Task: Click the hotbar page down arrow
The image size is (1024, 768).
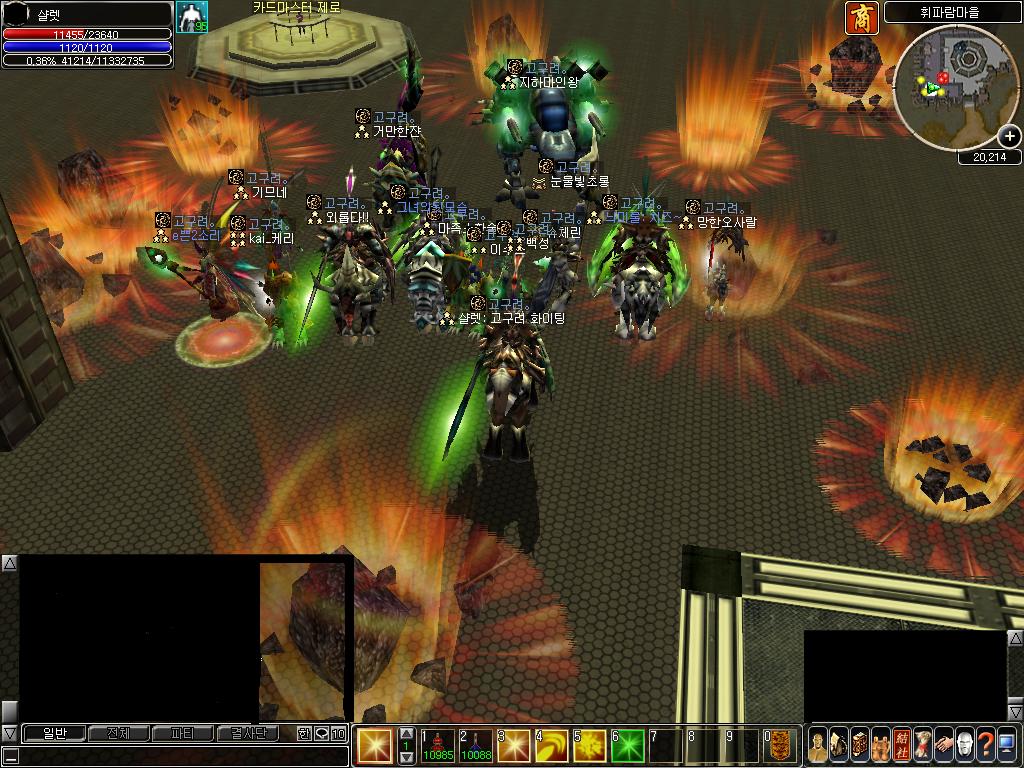Action: (x=407, y=757)
